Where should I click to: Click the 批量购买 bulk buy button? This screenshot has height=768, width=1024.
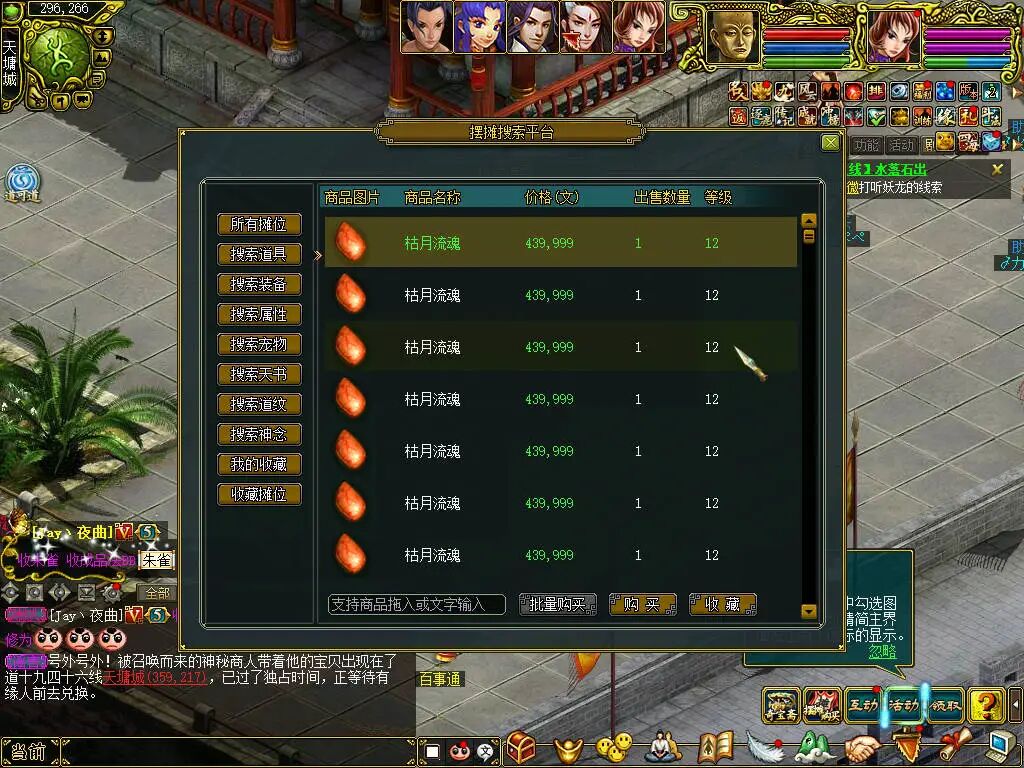click(x=558, y=604)
